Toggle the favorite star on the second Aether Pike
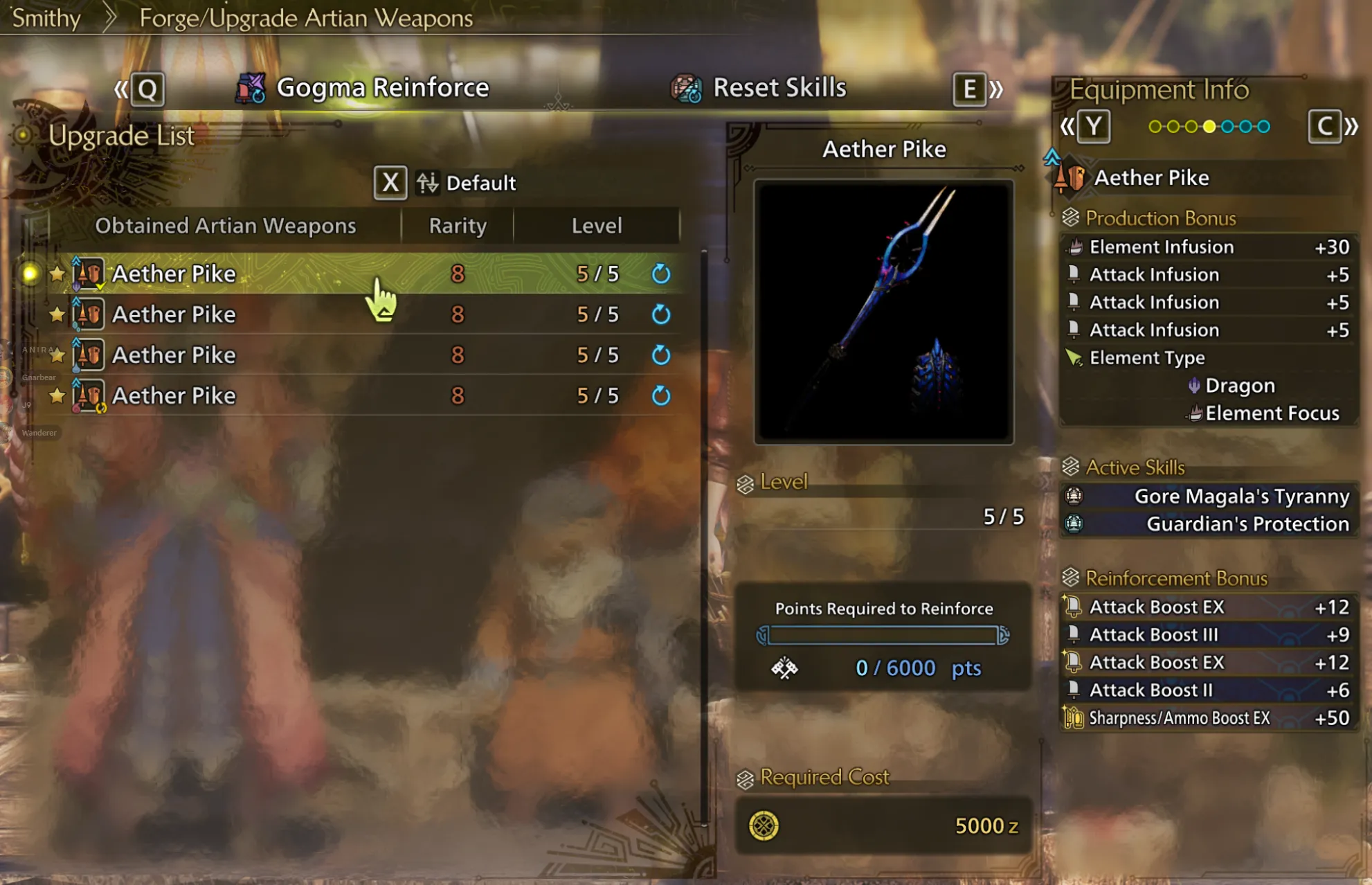1372x885 pixels. 55,314
